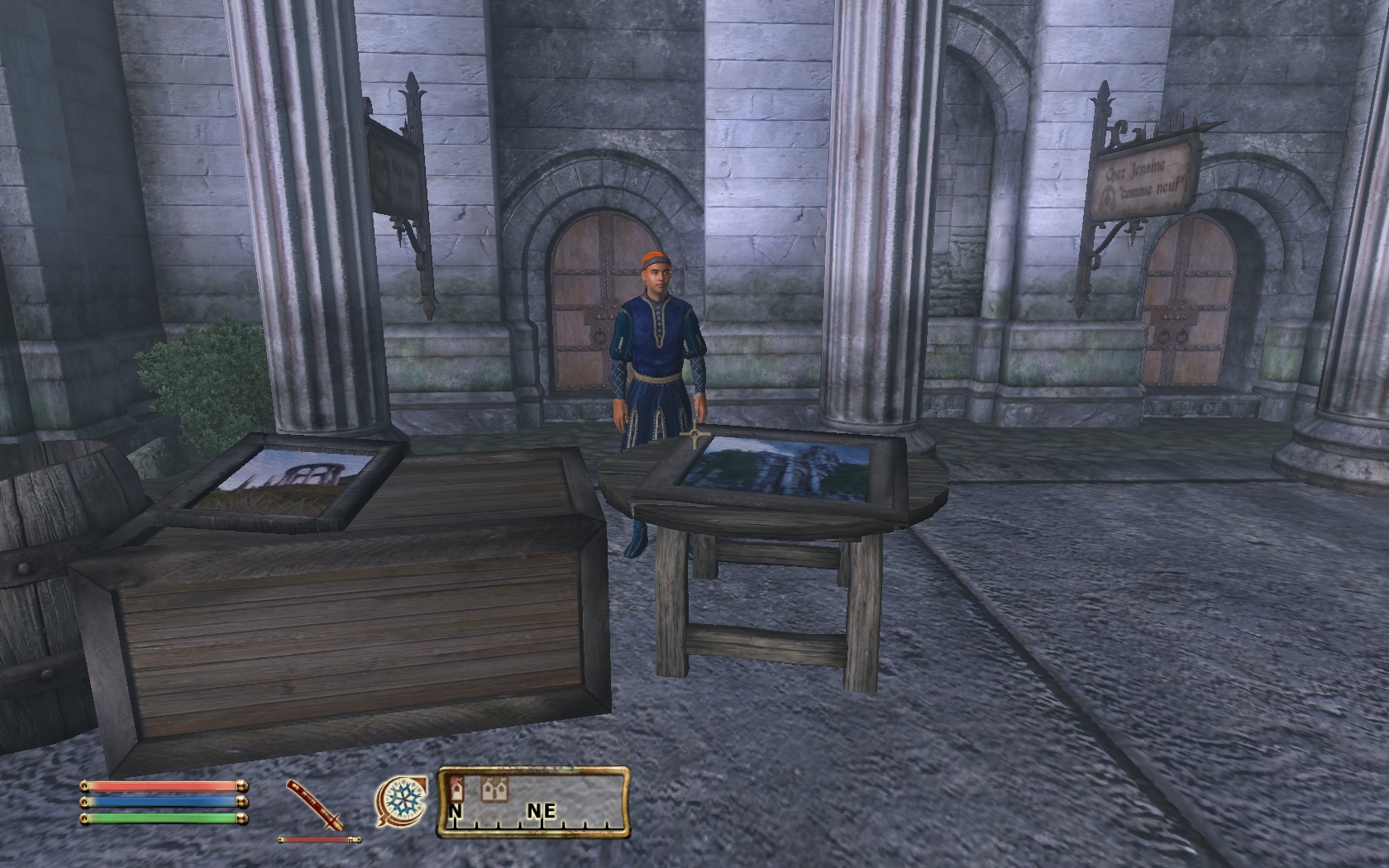Pick the red-flagged house marker on compass

(x=457, y=789)
